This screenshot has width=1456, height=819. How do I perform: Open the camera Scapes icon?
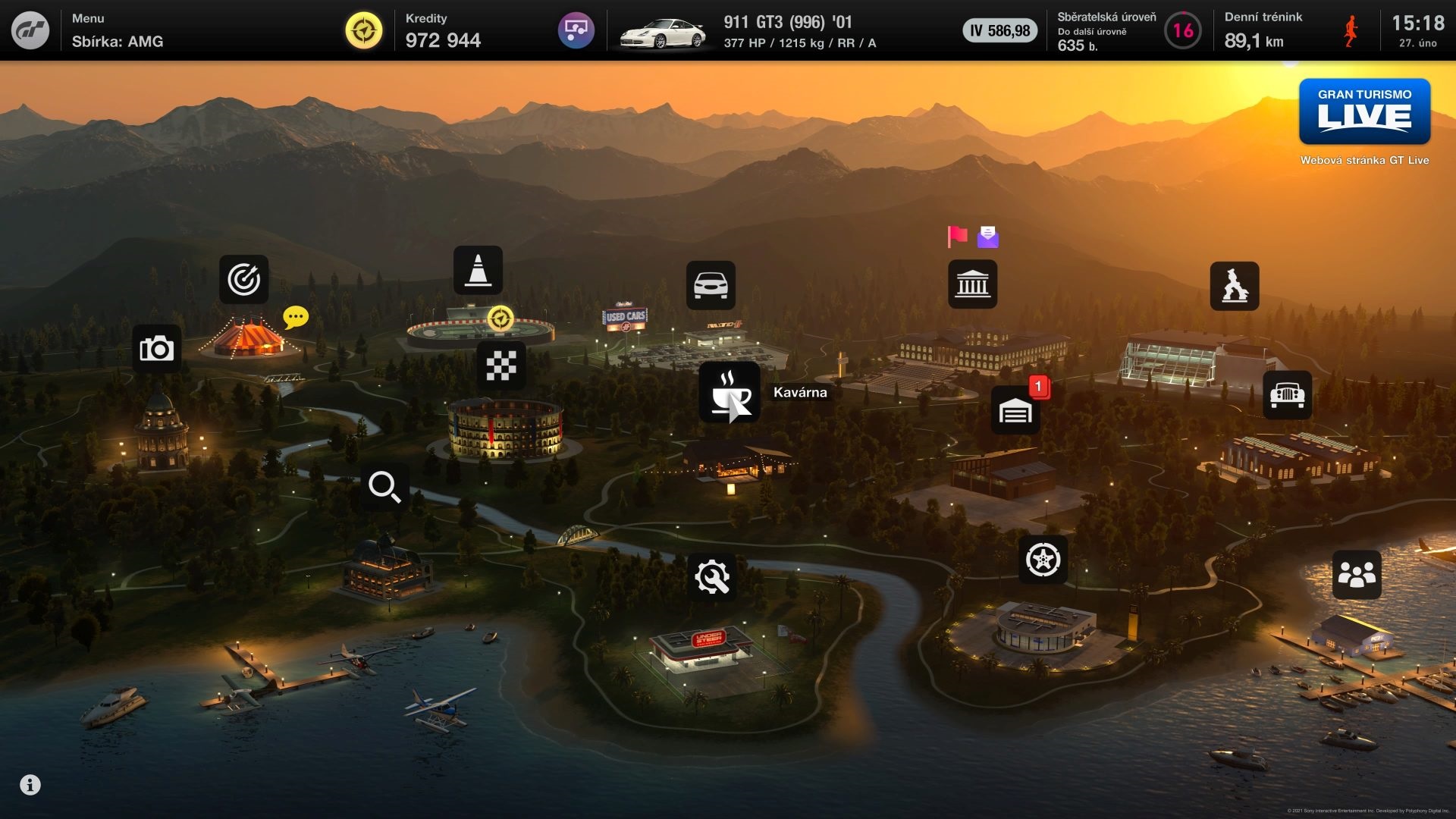156,349
